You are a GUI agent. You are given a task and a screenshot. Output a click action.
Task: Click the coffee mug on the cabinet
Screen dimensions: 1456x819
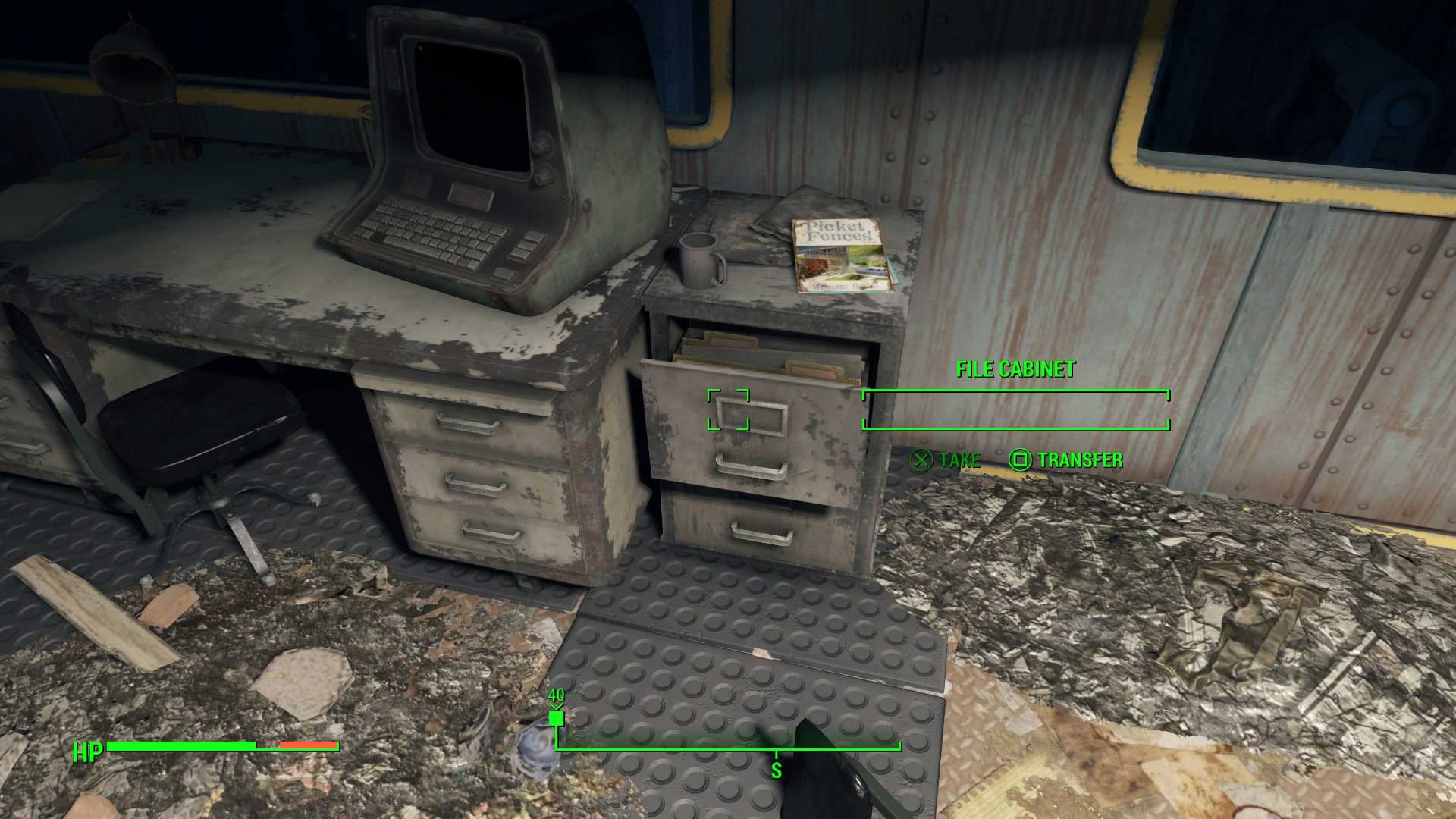(699, 258)
